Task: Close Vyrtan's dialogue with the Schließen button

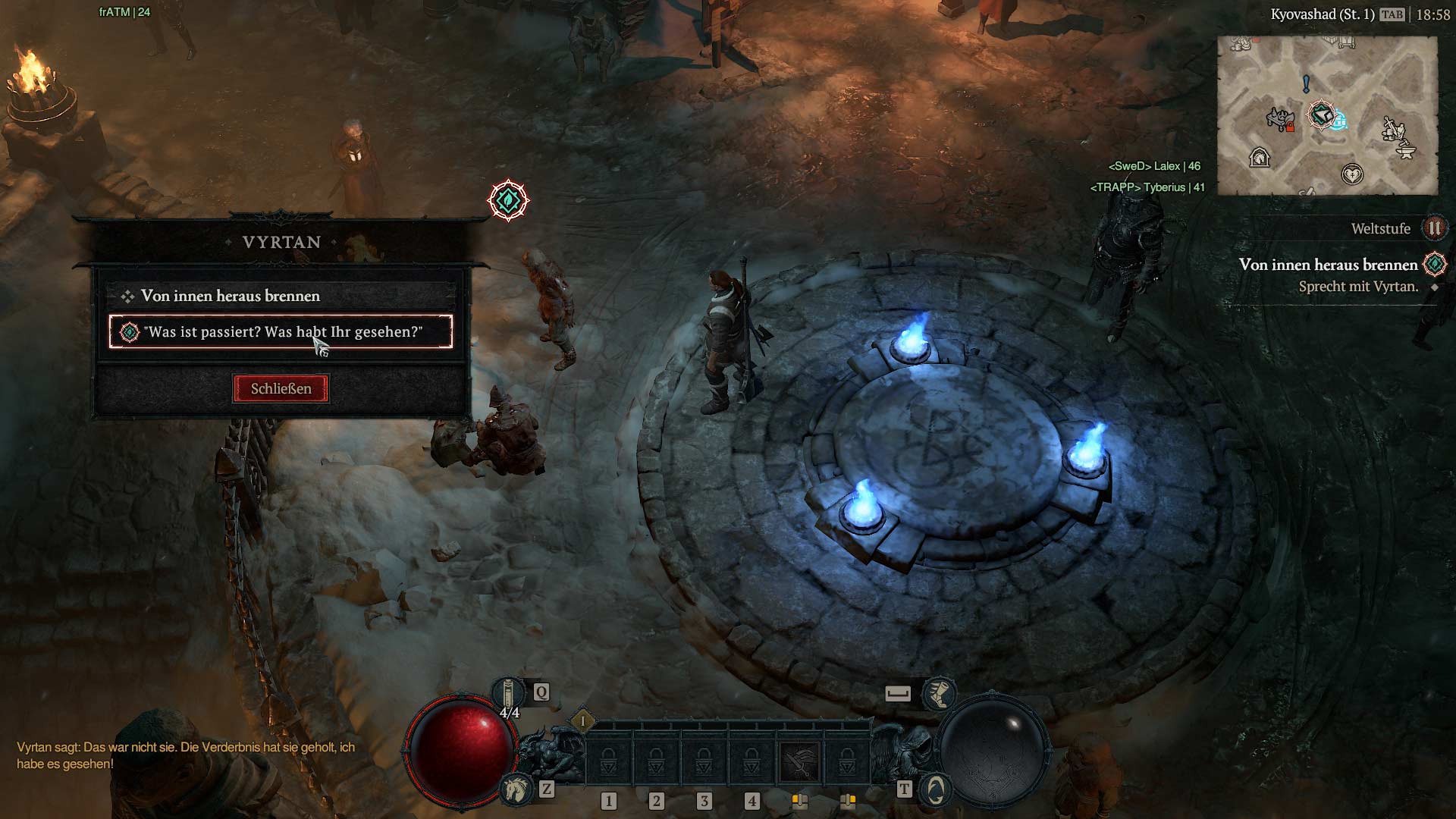Action: pyautogui.click(x=281, y=389)
